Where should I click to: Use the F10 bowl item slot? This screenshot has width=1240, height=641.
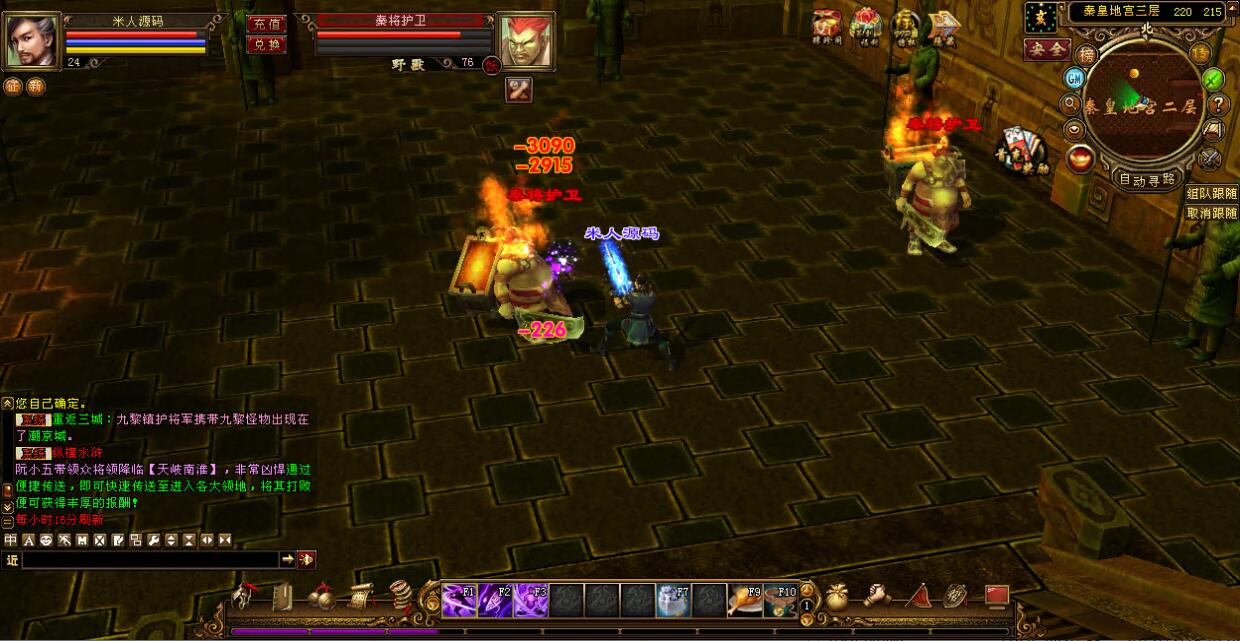click(780, 599)
